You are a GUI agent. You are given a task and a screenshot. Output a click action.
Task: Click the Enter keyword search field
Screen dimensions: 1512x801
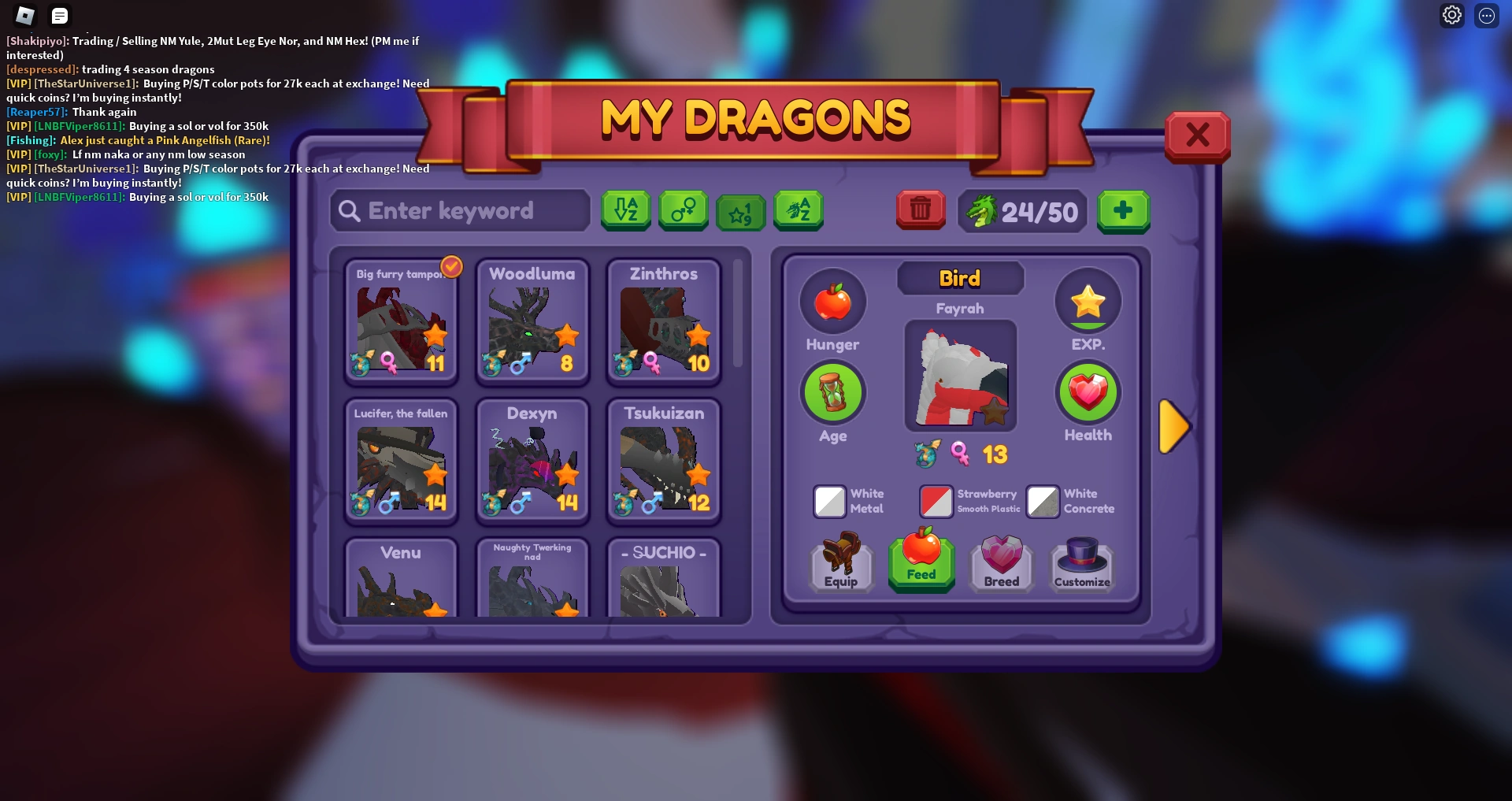click(x=459, y=210)
